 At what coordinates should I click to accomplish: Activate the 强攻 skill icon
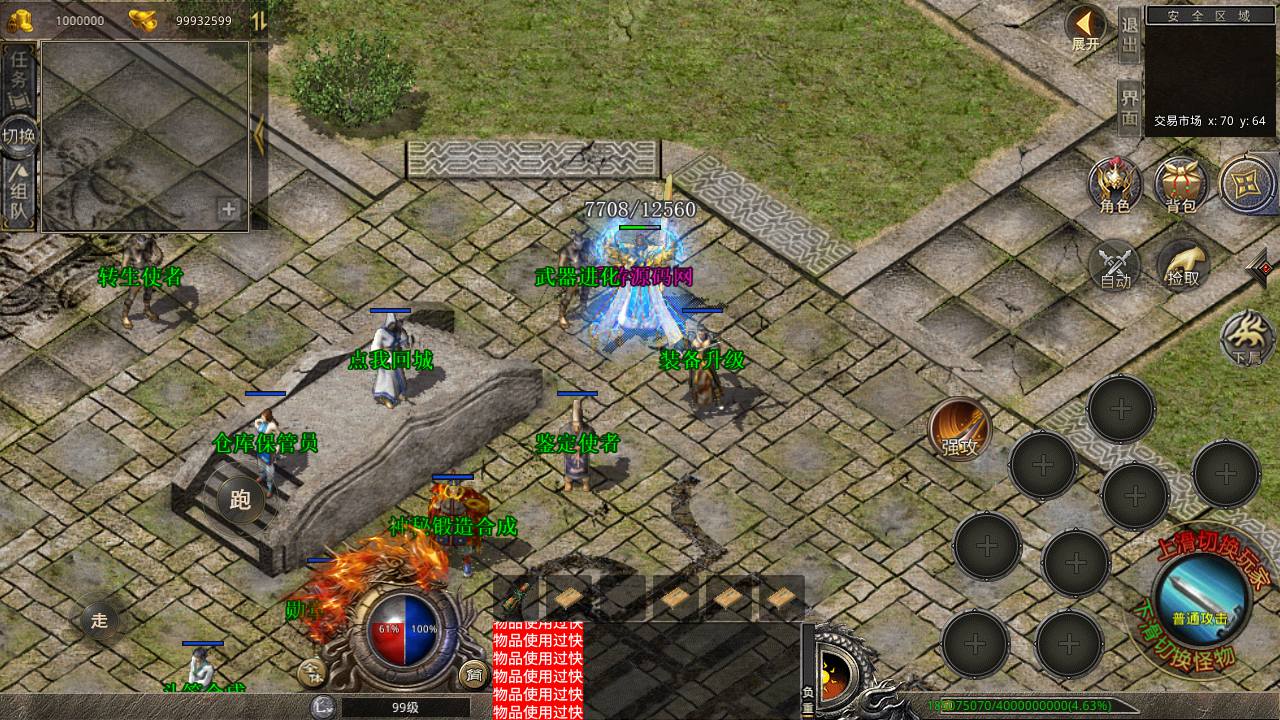tap(960, 428)
